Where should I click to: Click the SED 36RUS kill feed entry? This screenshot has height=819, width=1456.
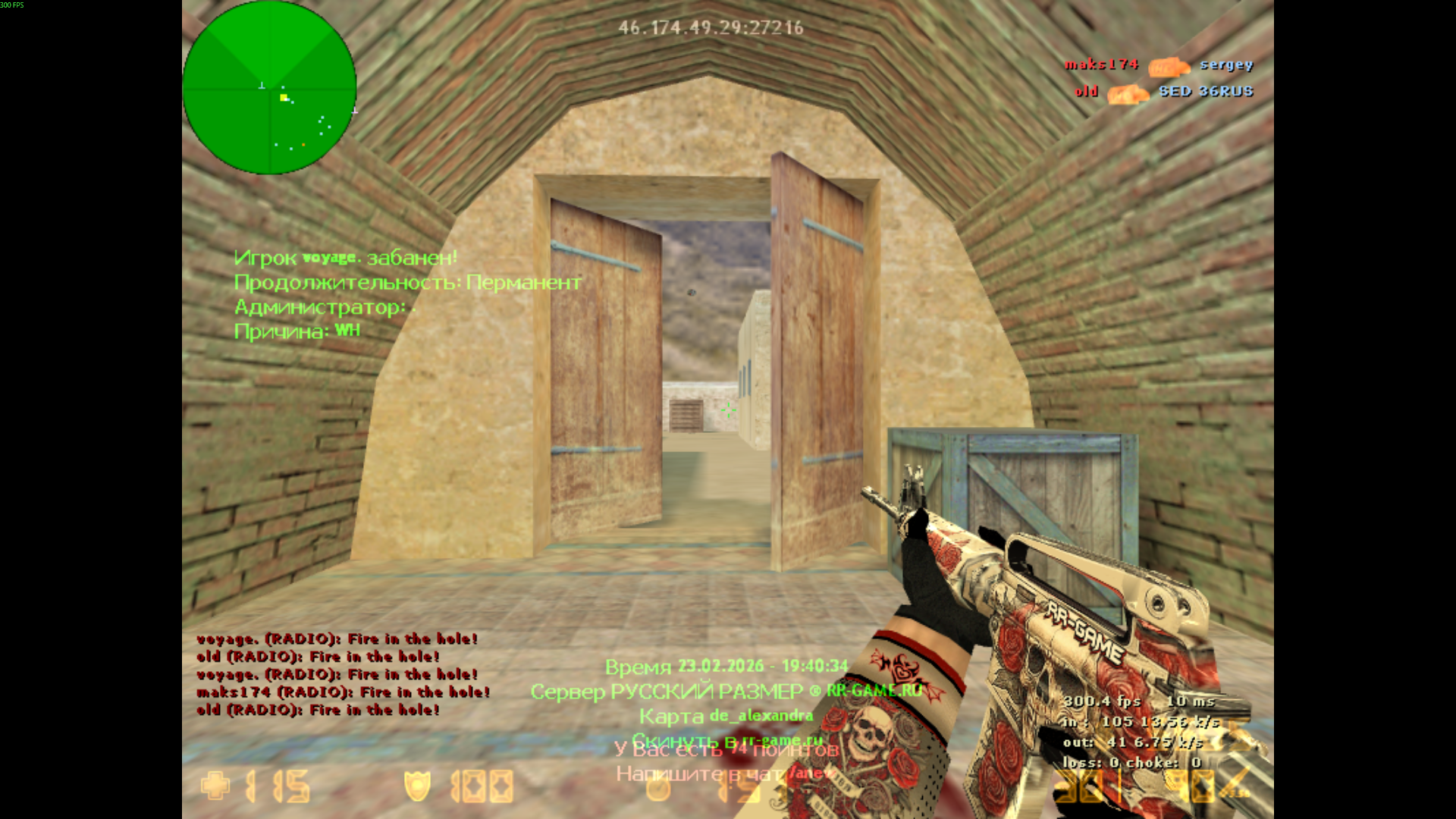point(1206,92)
